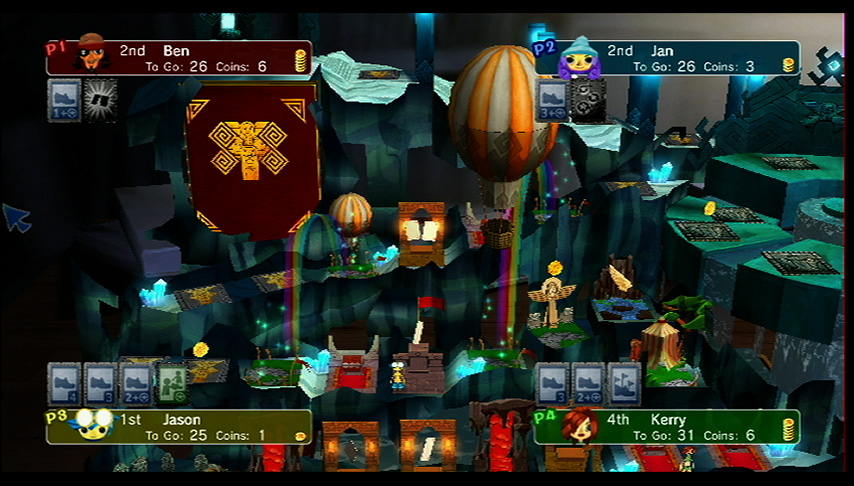Select Jan's boot 3+ movement card
Image resolution: width=854 pixels, height=486 pixels.
[553, 101]
